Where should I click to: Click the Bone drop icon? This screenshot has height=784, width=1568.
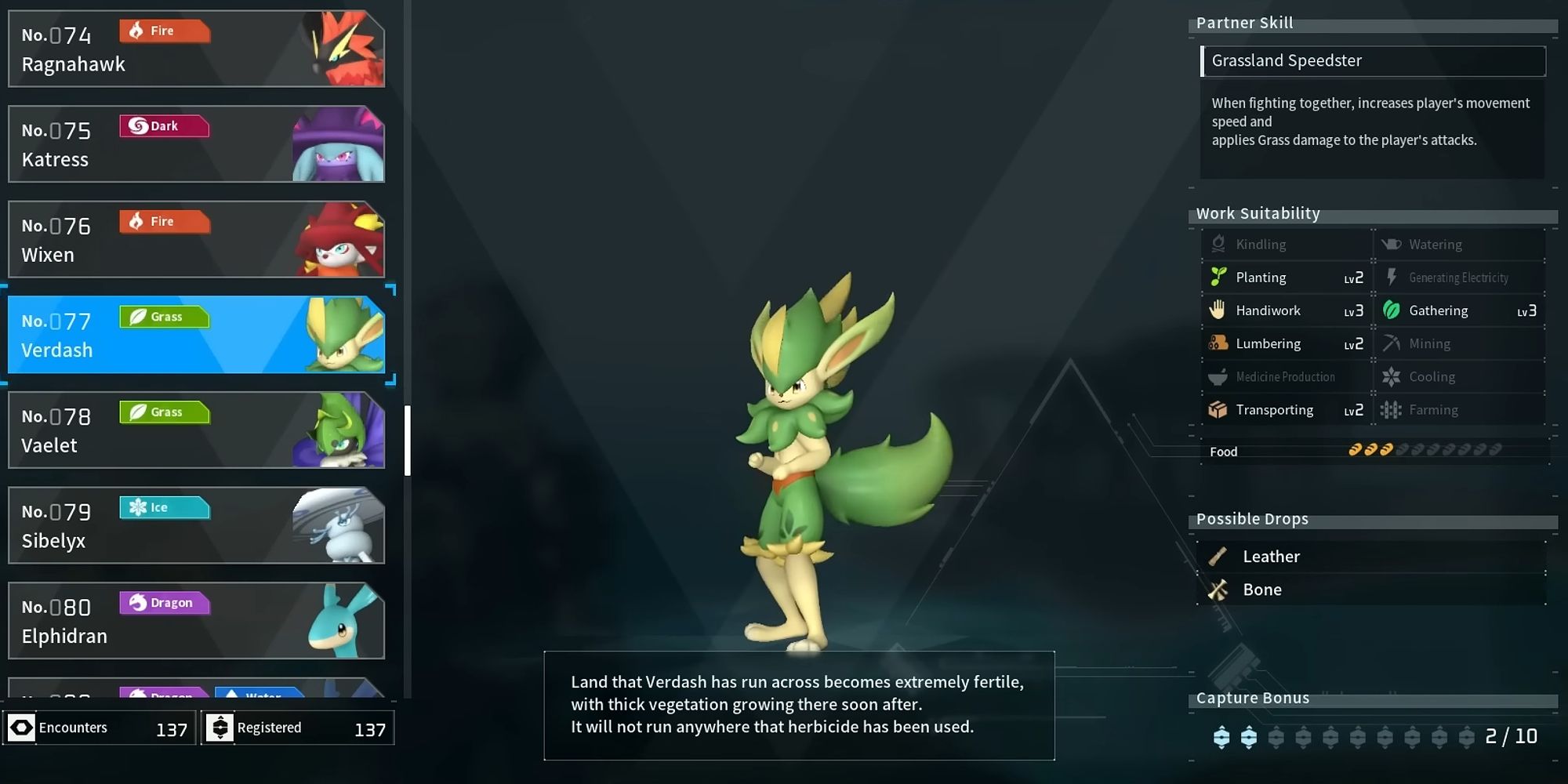point(1220,590)
